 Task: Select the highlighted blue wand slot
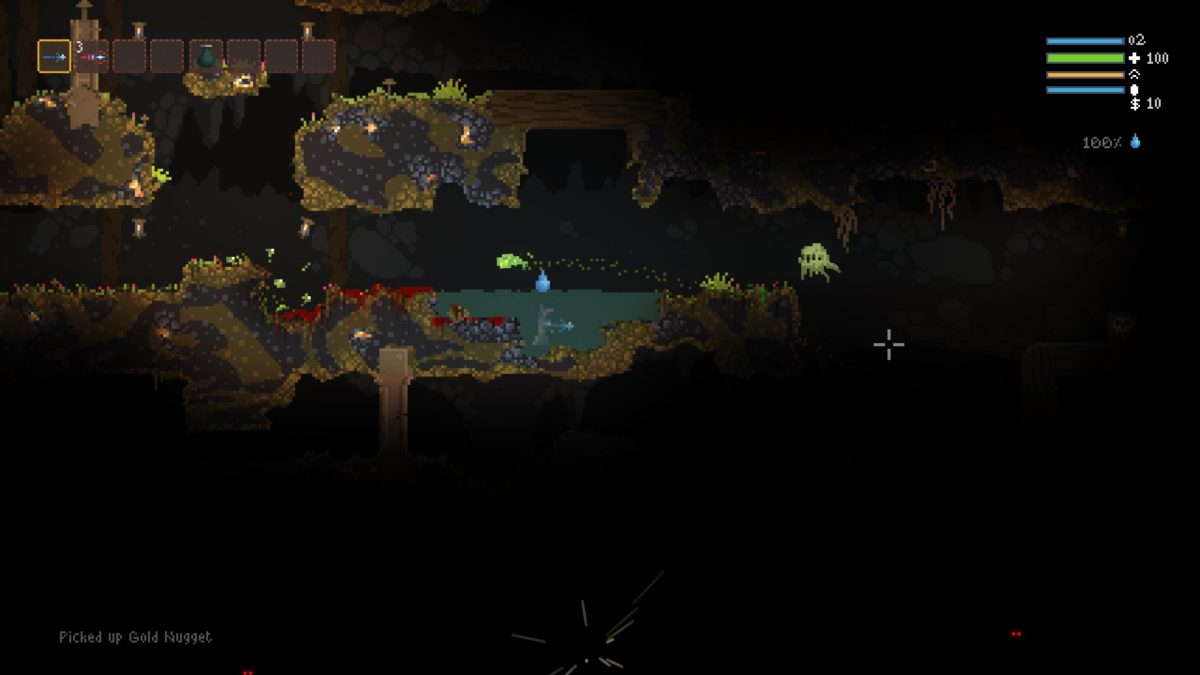[x=54, y=57]
